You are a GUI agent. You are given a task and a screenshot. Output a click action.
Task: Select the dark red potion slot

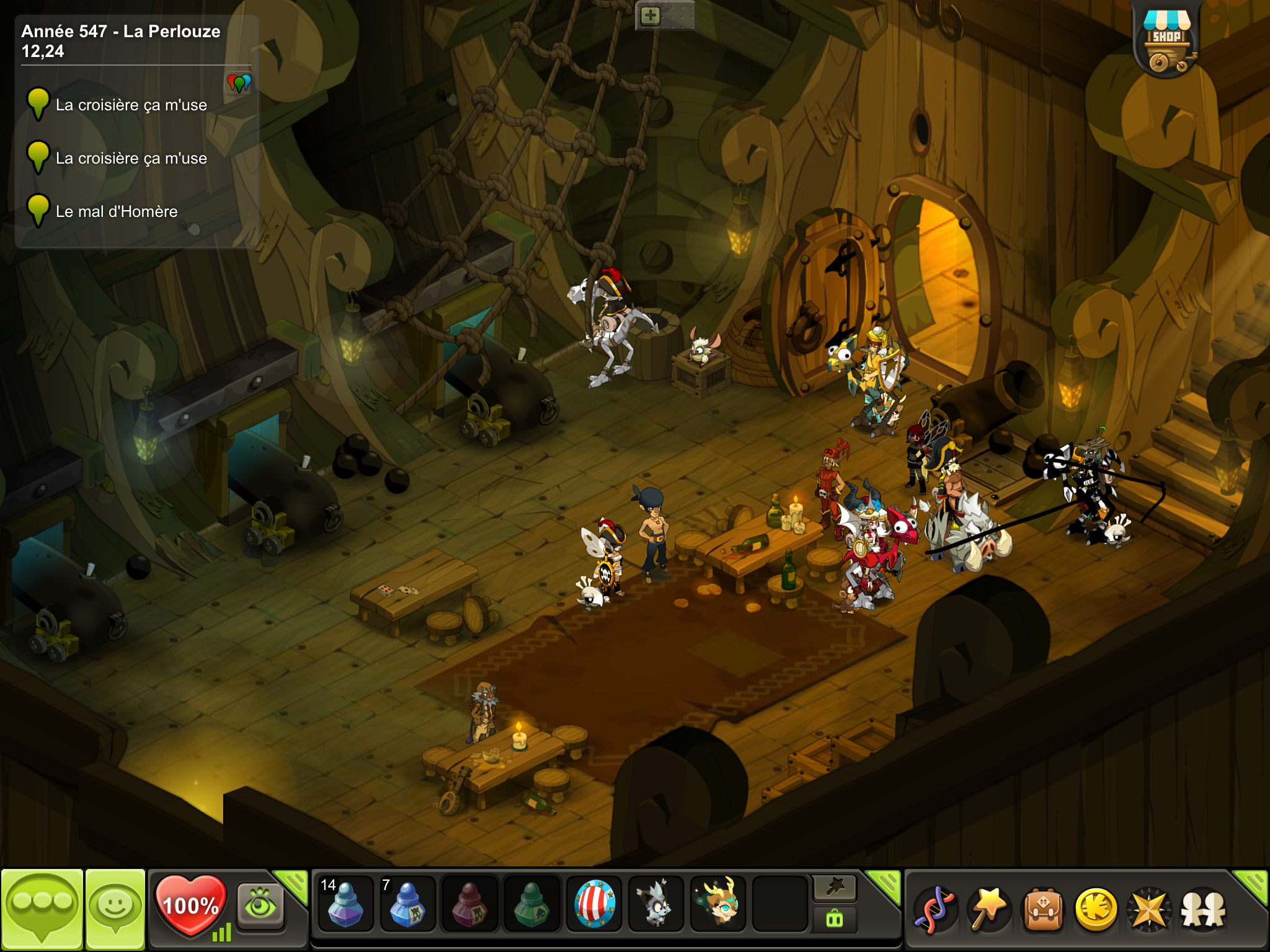click(469, 904)
